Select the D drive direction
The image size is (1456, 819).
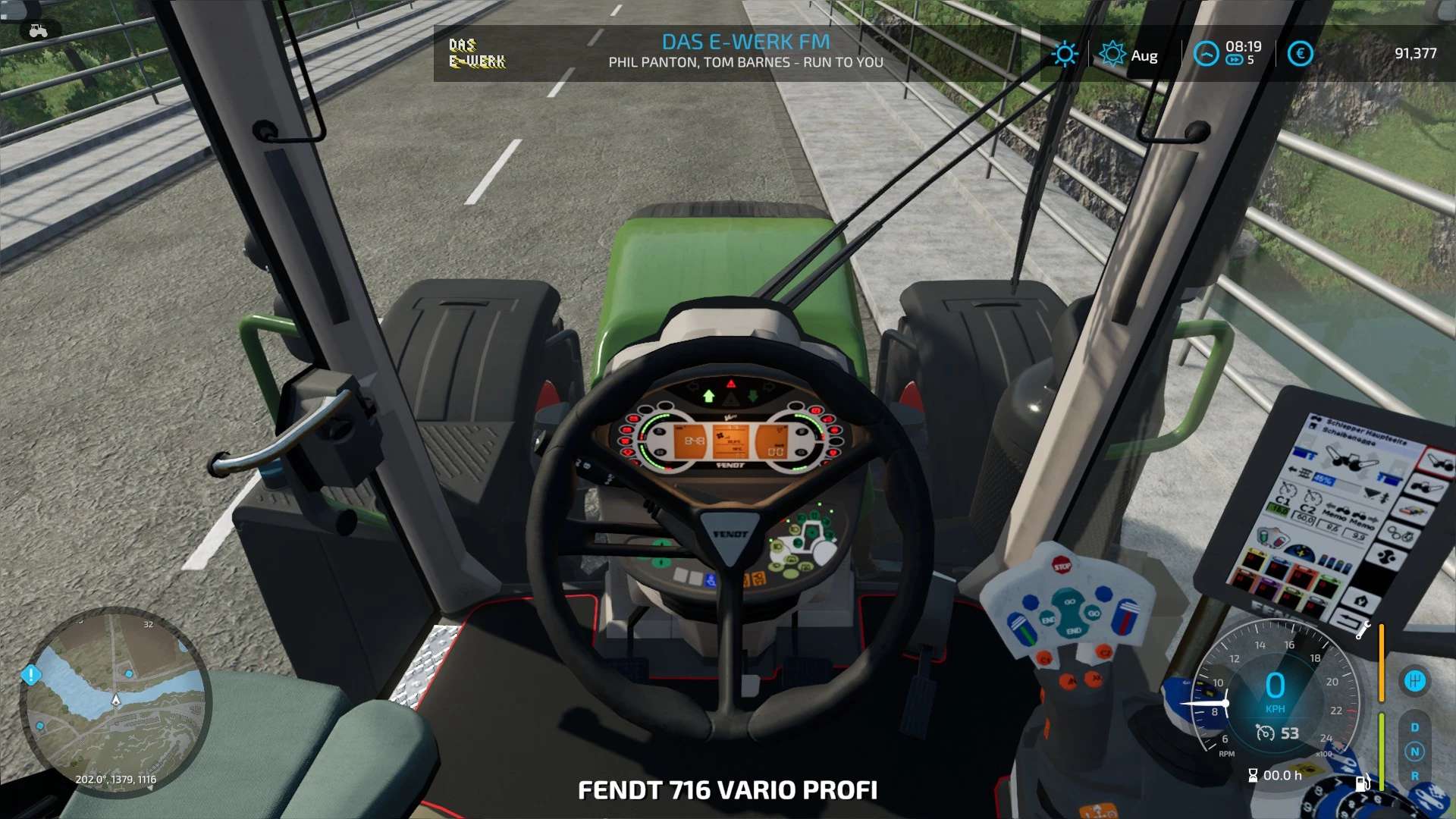click(1414, 727)
